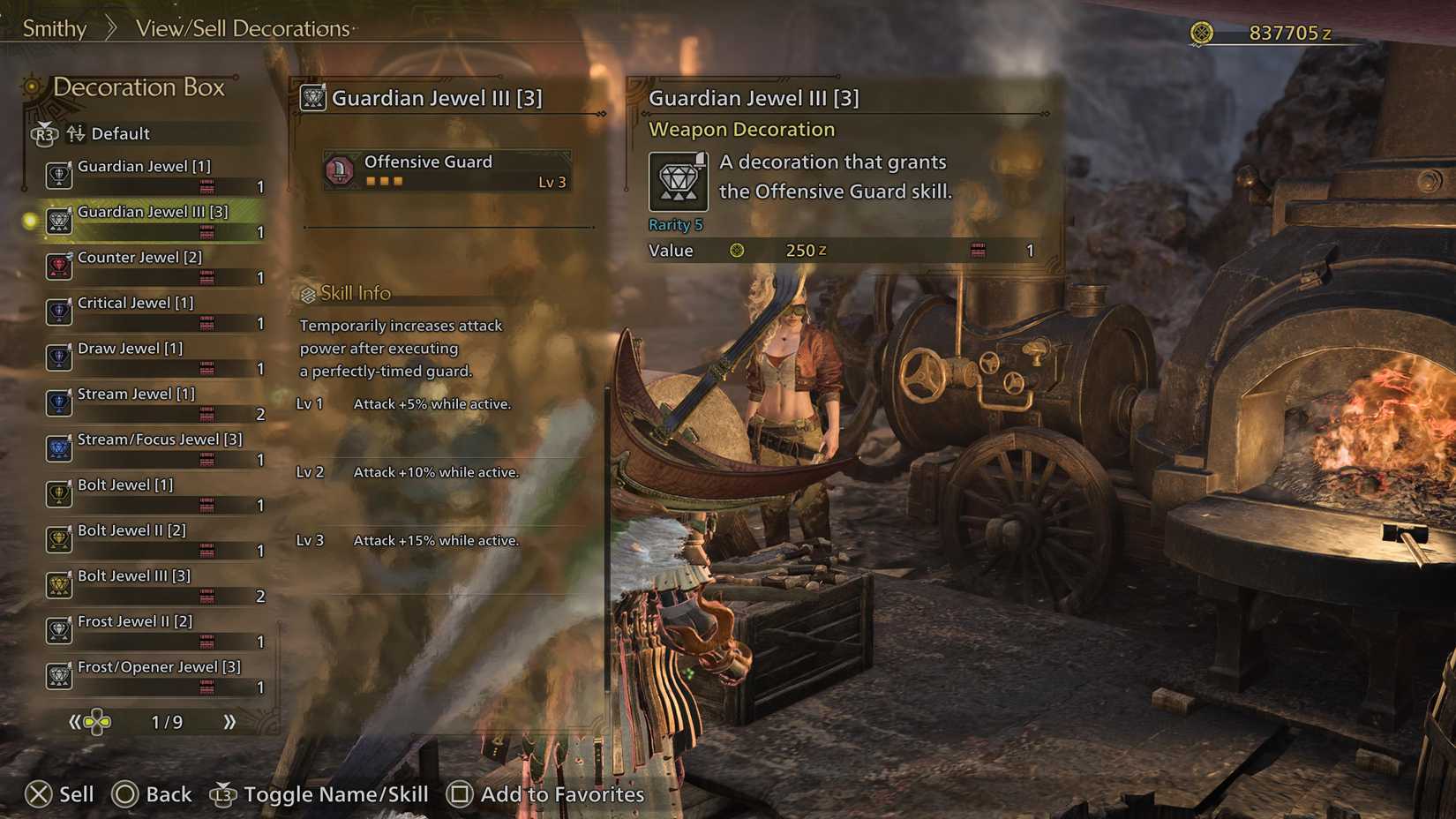
Task: Select the Bolt Jewel III [3] gold gem icon
Action: (58, 585)
